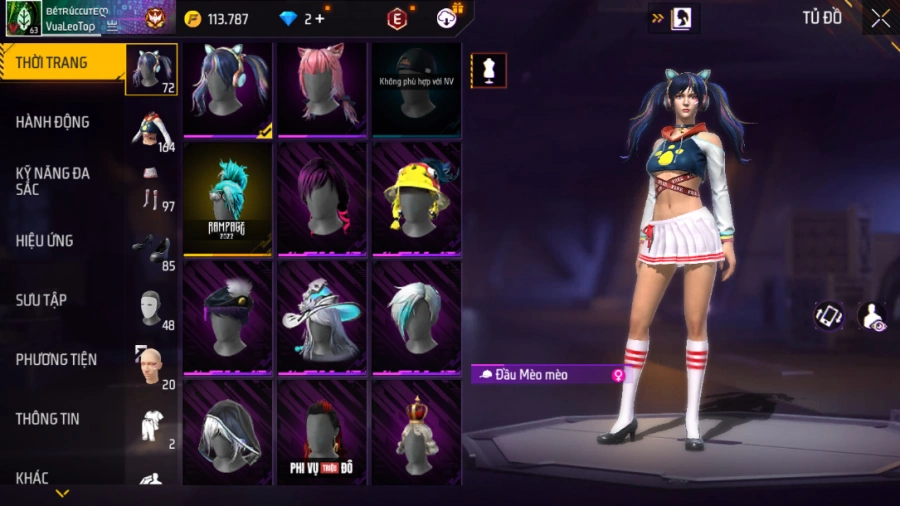Open the THỜI TRANG category
Image resolution: width=900 pixels, height=506 pixels.
[52, 63]
